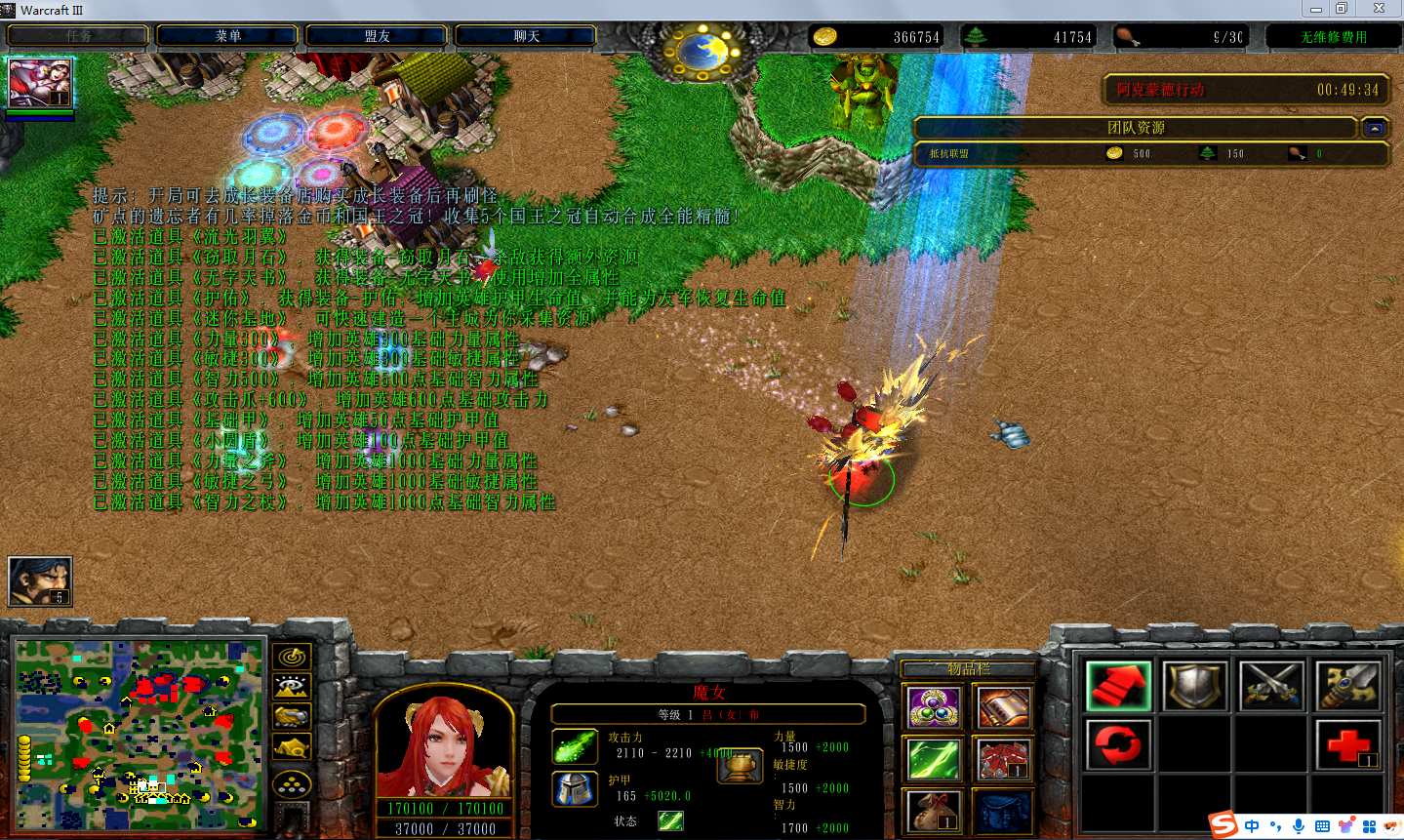Activate the minimap signal ping button
The height and width of the screenshot is (840, 1404).
(x=292, y=657)
